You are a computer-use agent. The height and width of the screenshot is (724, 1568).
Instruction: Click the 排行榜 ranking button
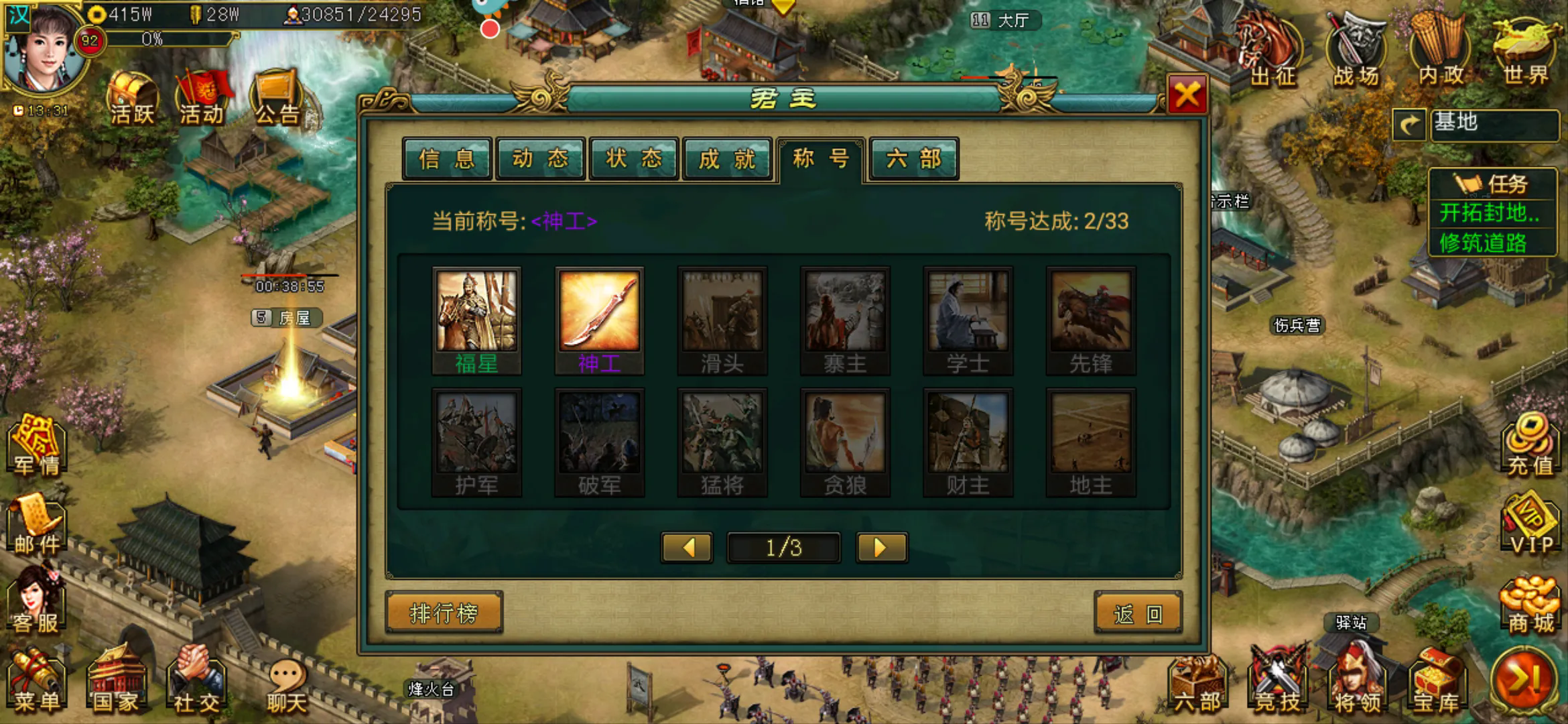pos(444,611)
